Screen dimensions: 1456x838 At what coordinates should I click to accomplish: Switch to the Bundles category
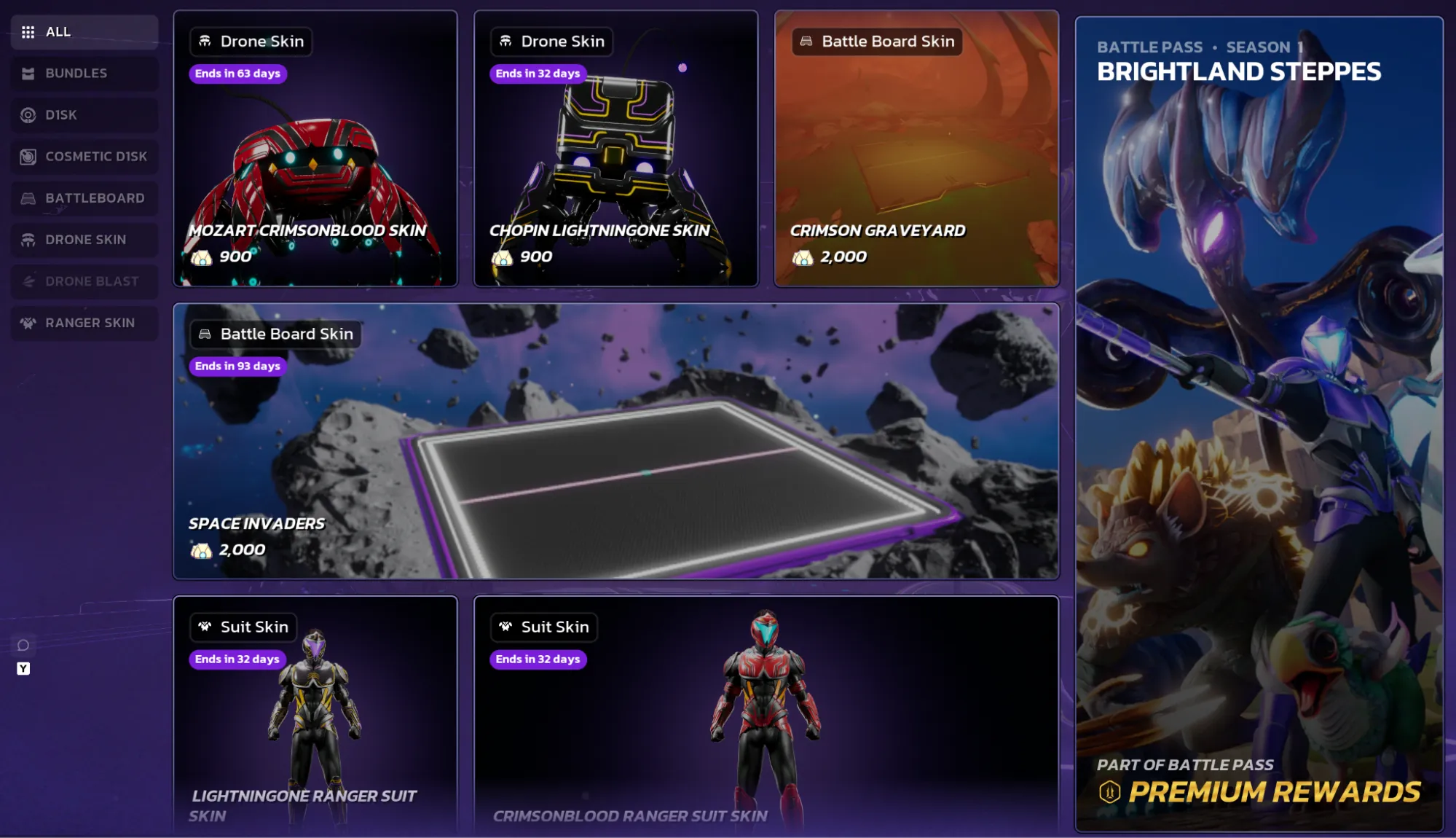(x=84, y=74)
